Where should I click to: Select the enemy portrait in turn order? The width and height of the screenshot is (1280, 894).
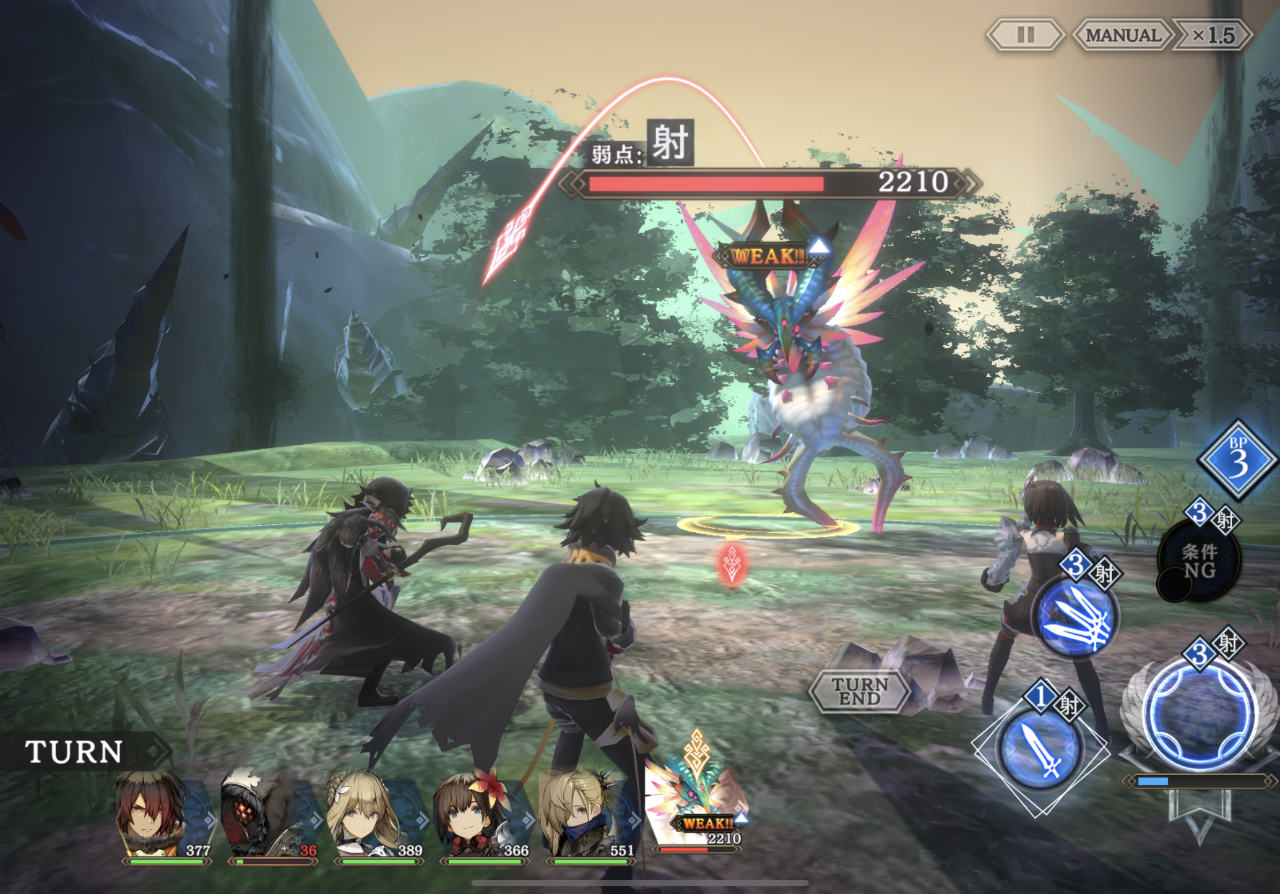pos(696,805)
